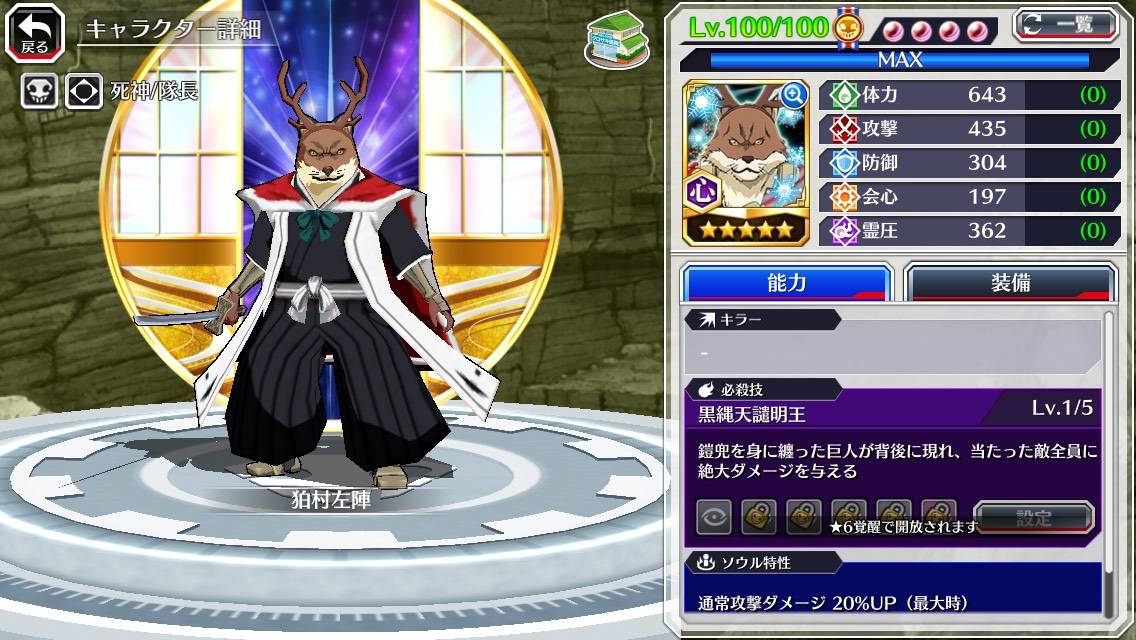1136x640 pixels.
Task: Select the skull affiliation icon
Action: 39,91
